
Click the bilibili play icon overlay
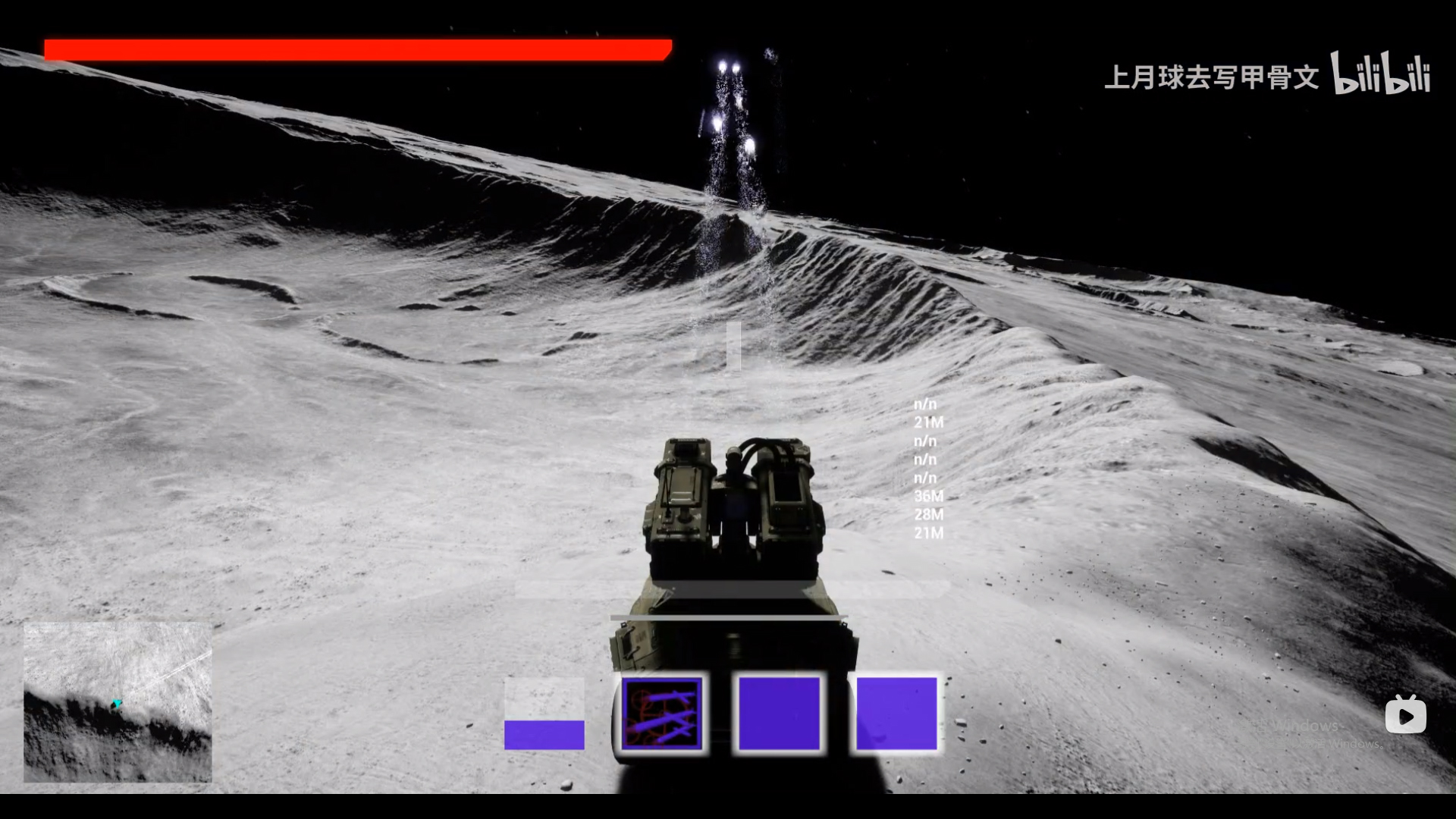point(1405,716)
